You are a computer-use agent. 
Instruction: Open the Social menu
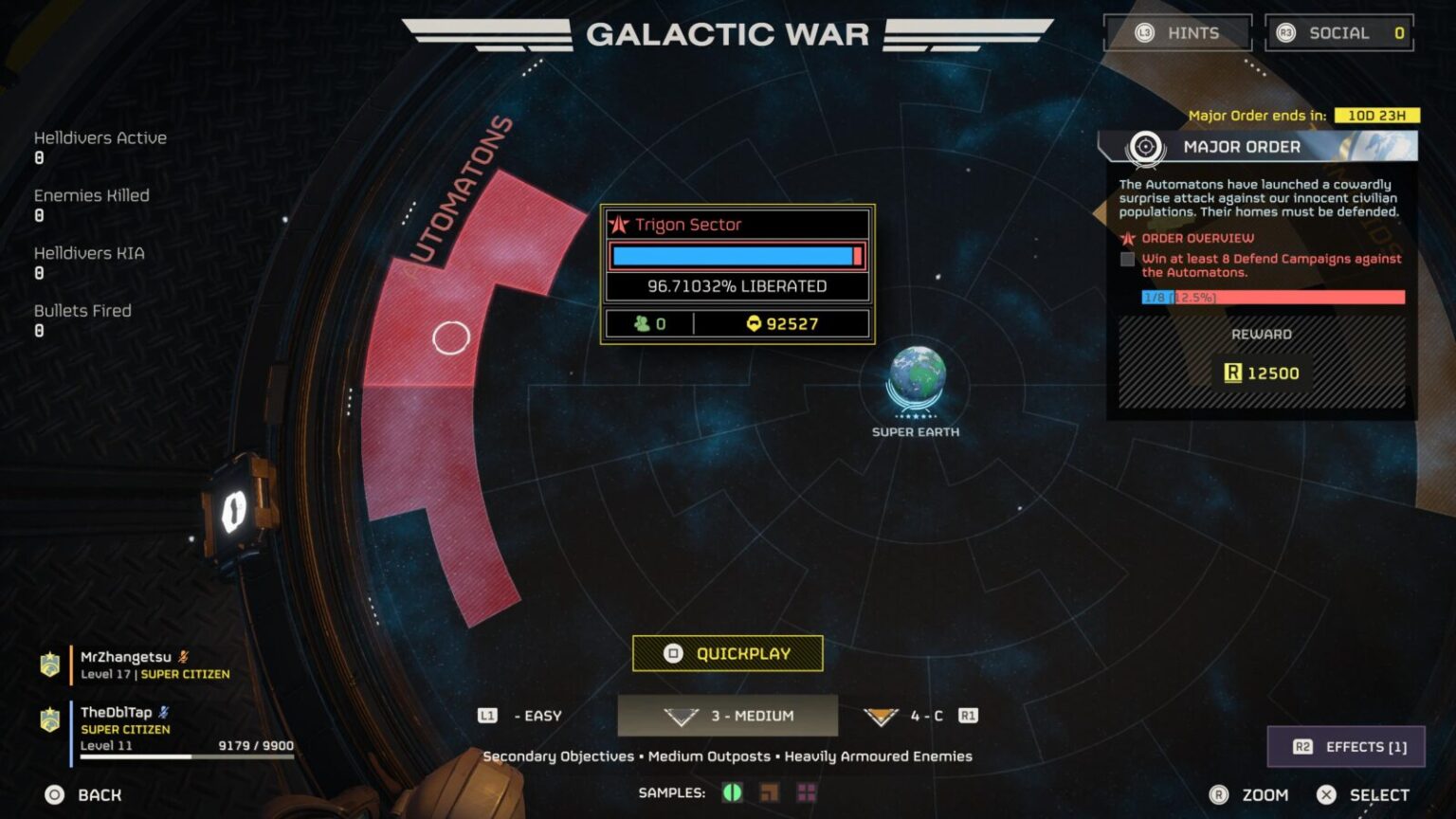pos(1338,33)
